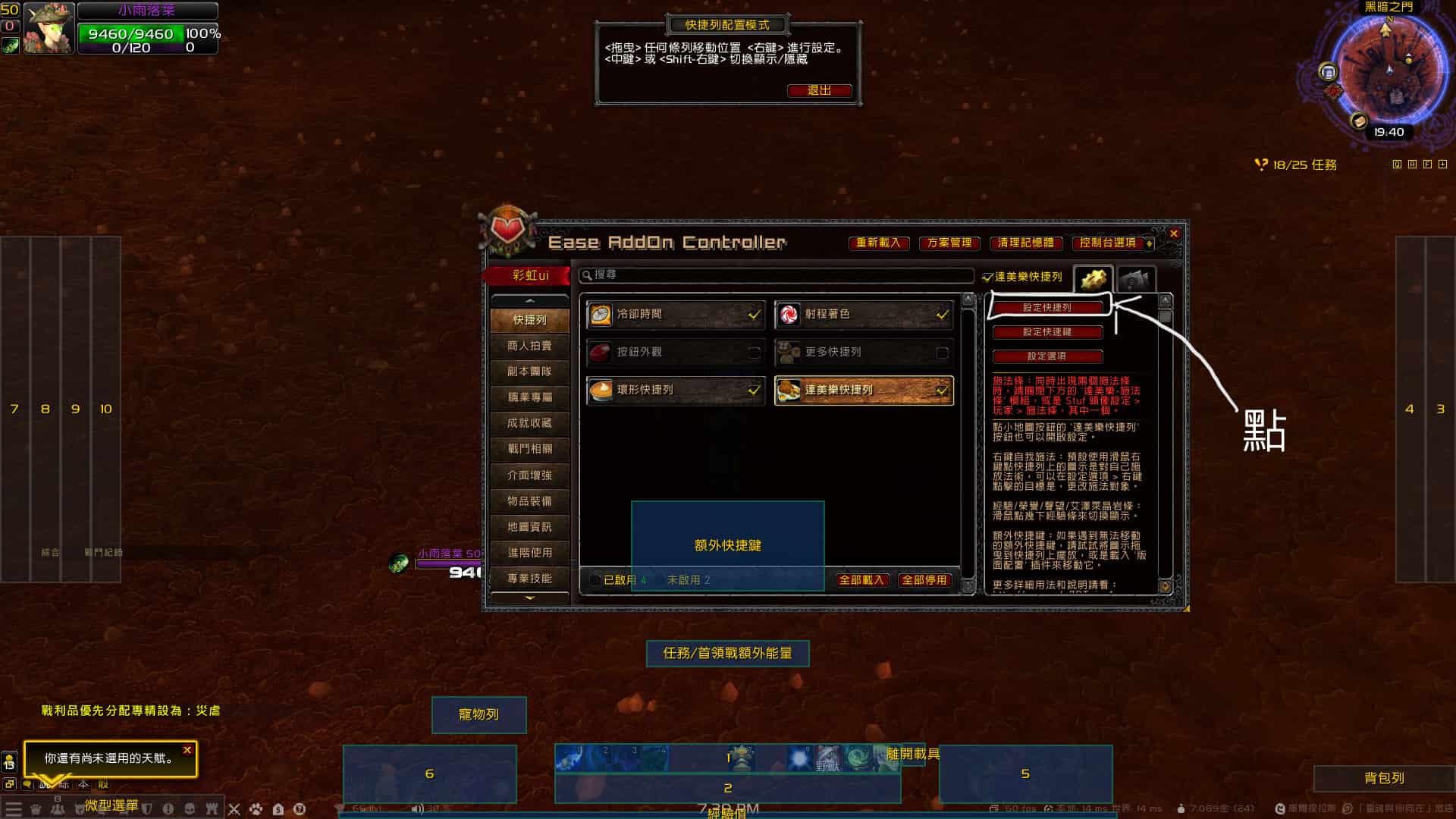Click 清理記憶體 to clear memory
This screenshot has width=1456, height=819.
(x=1025, y=243)
